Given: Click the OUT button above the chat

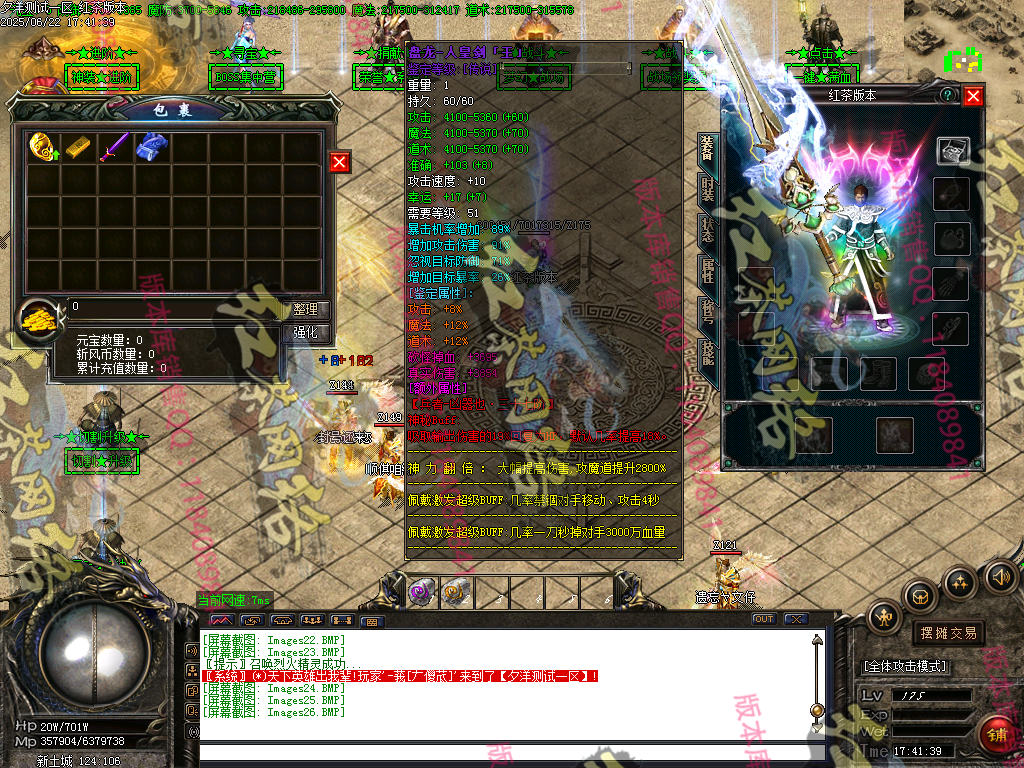Looking at the screenshot, I should coord(764,619).
